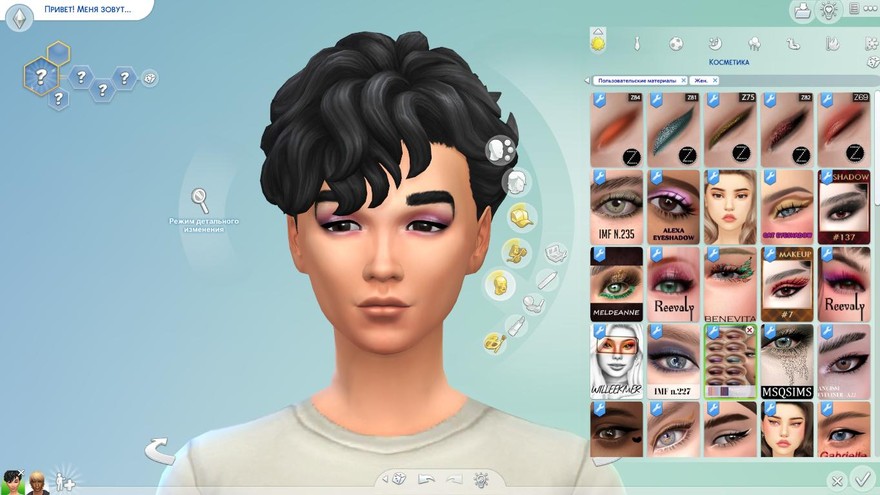Confirm the Sim with the checkmark button
The height and width of the screenshot is (495, 880).
(863, 481)
